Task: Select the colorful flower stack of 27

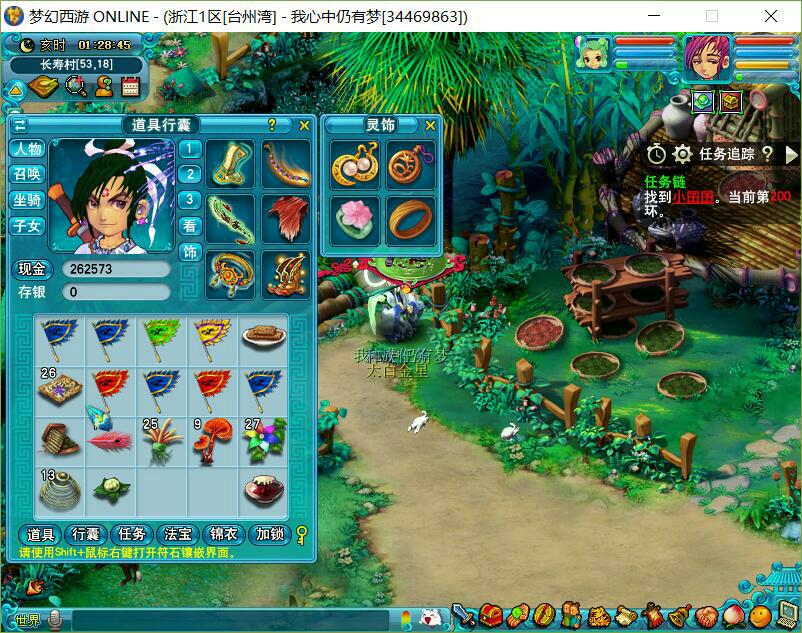Action: (264, 439)
